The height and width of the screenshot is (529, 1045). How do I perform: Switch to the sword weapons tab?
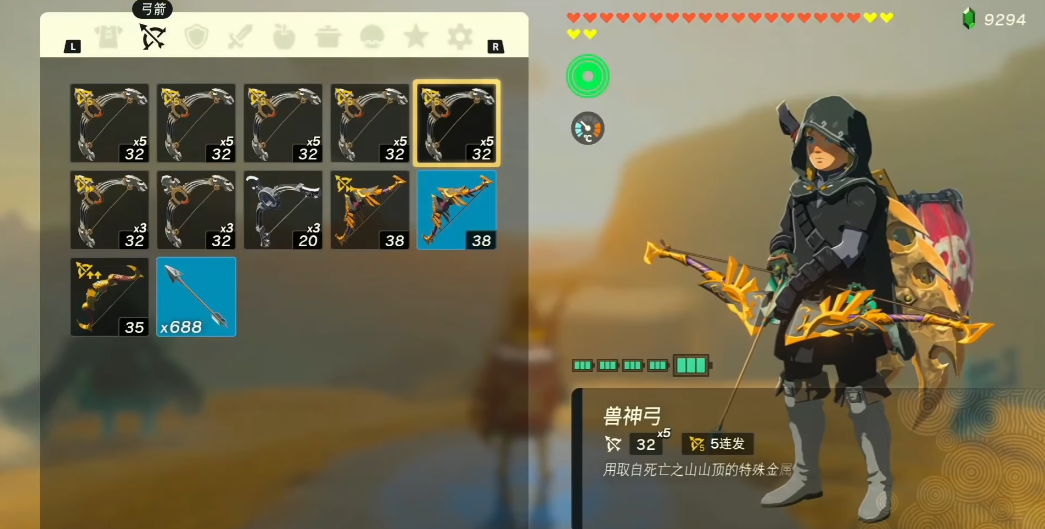pyautogui.click(x=241, y=38)
